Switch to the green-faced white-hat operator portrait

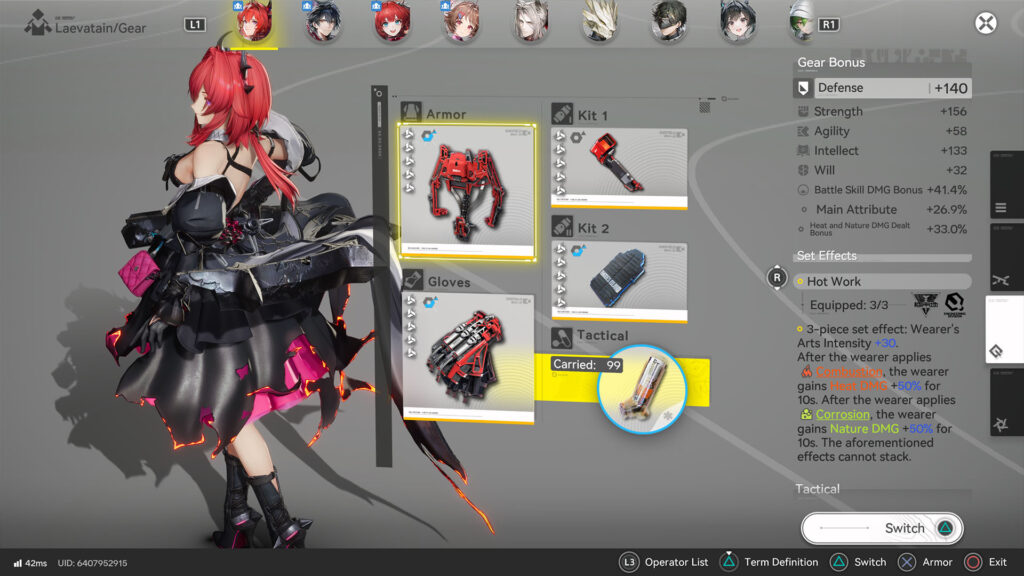click(x=800, y=21)
